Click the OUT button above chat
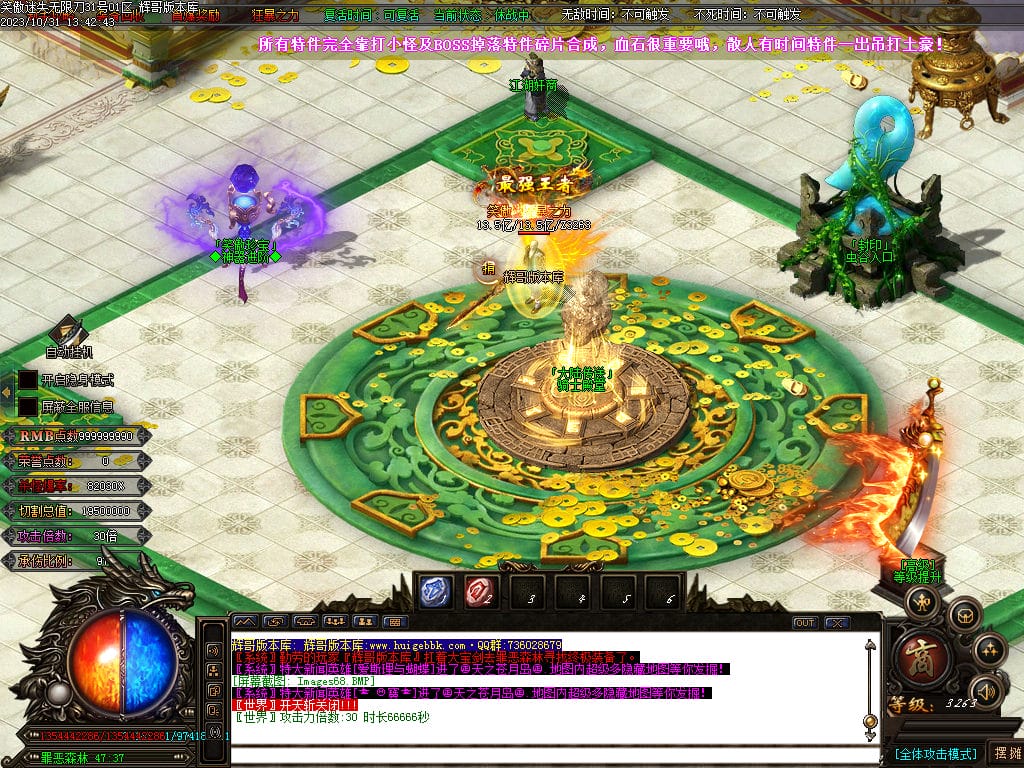The image size is (1024, 768). click(x=805, y=622)
